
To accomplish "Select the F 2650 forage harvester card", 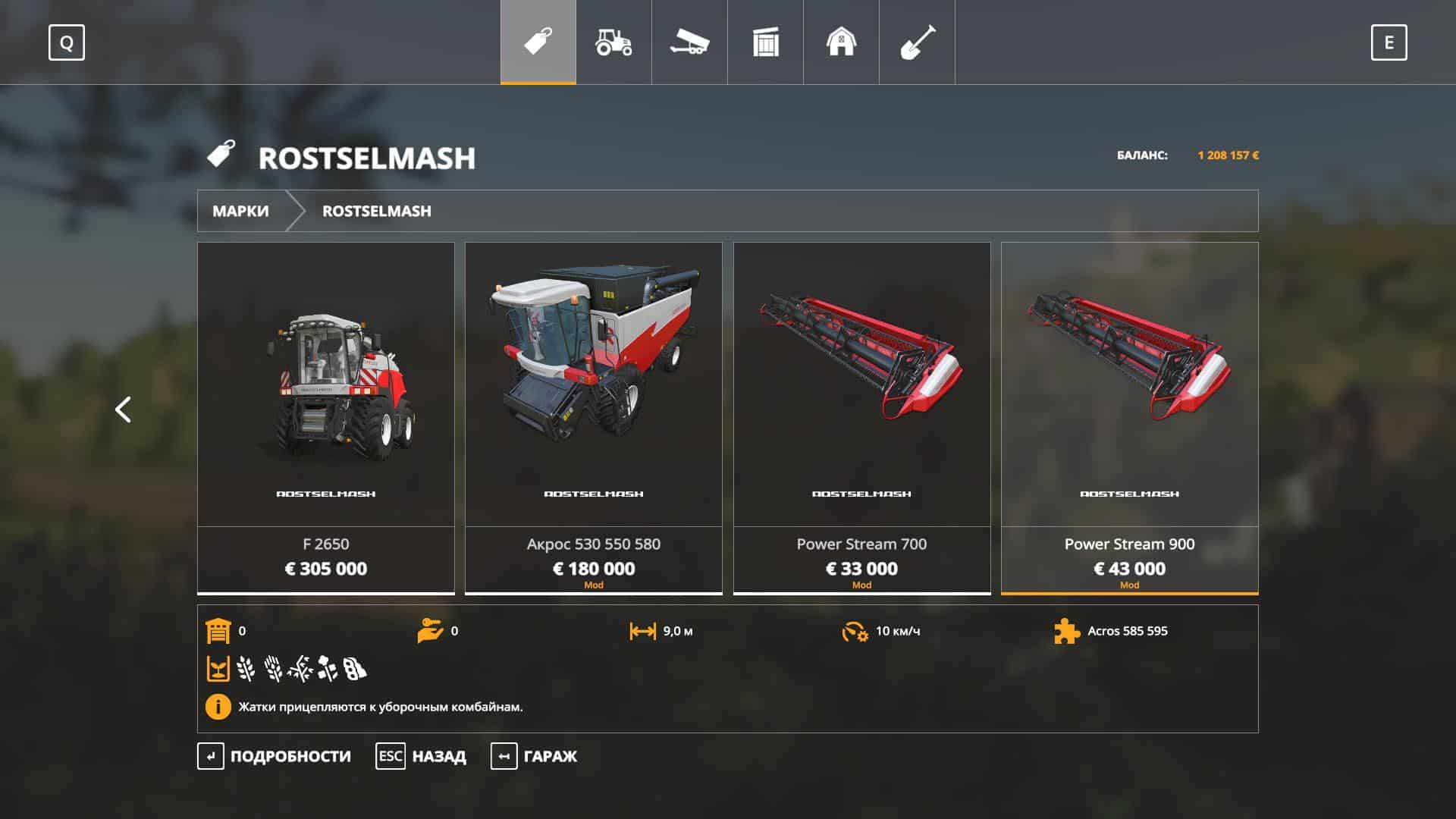I will (x=326, y=417).
